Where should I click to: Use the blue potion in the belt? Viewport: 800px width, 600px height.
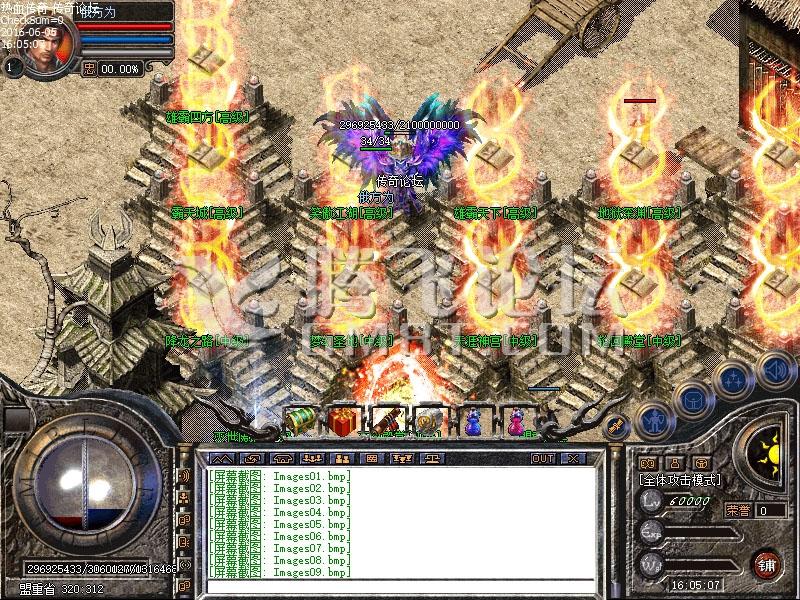[x=472, y=421]
